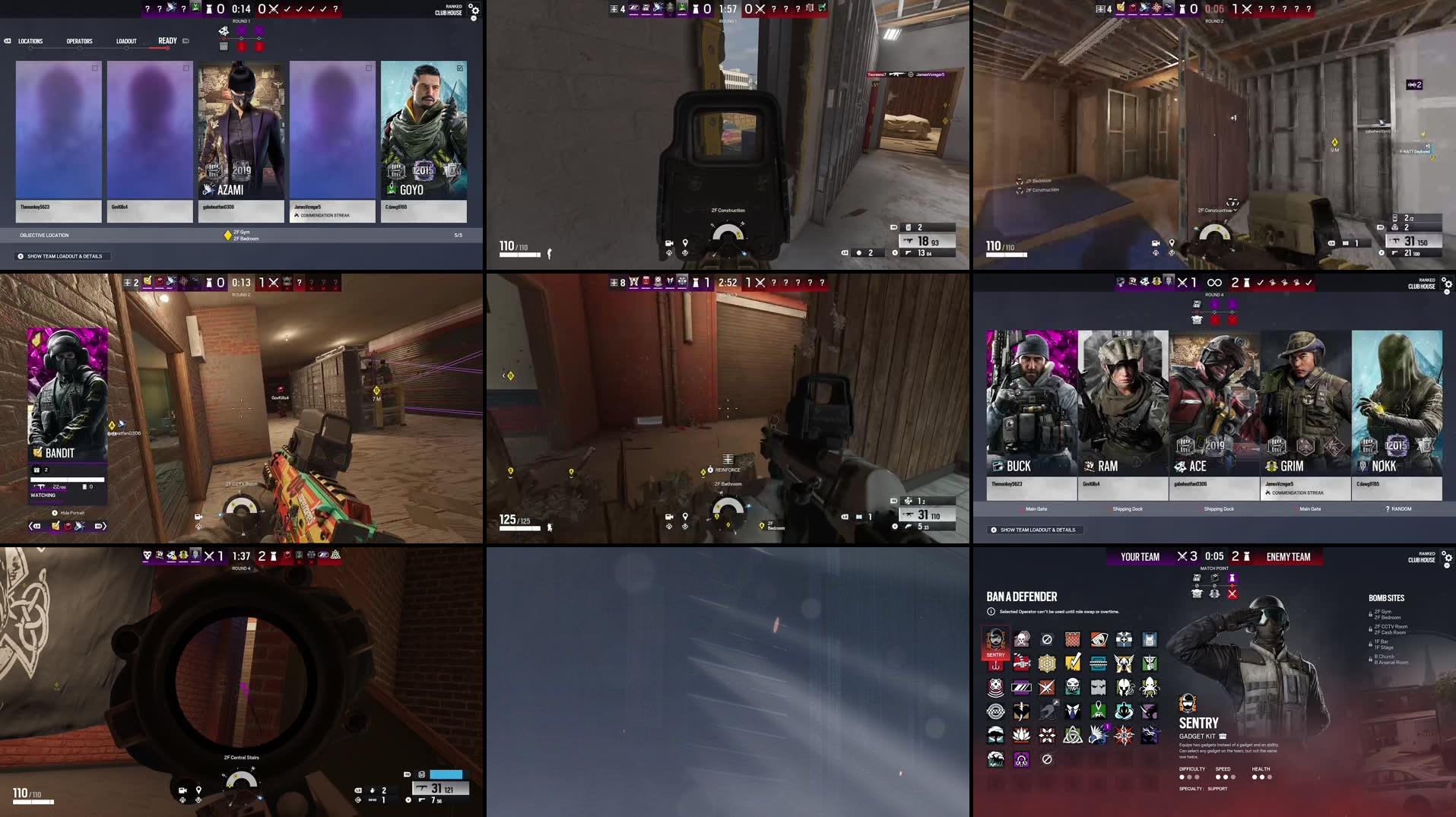Open the LOADOUT tab

125,41
